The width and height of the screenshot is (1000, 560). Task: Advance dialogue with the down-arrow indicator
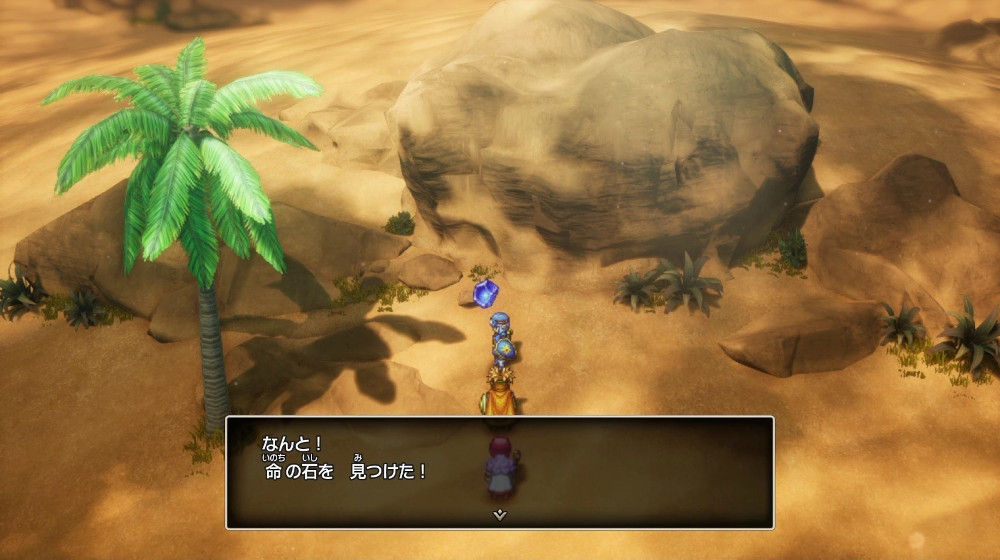(499, 514)
